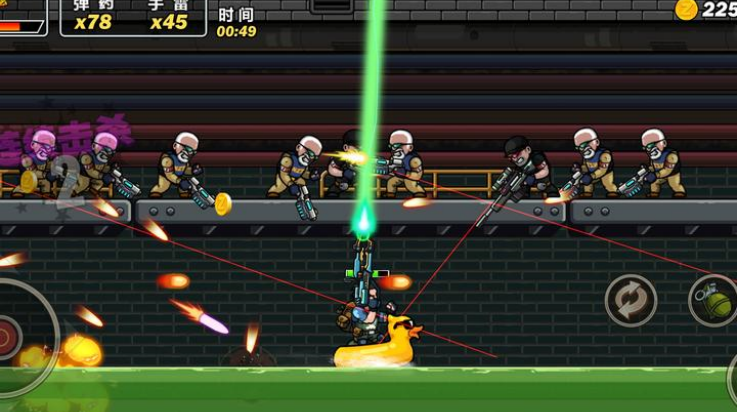Tap the gold coin icon

[686, 10]
